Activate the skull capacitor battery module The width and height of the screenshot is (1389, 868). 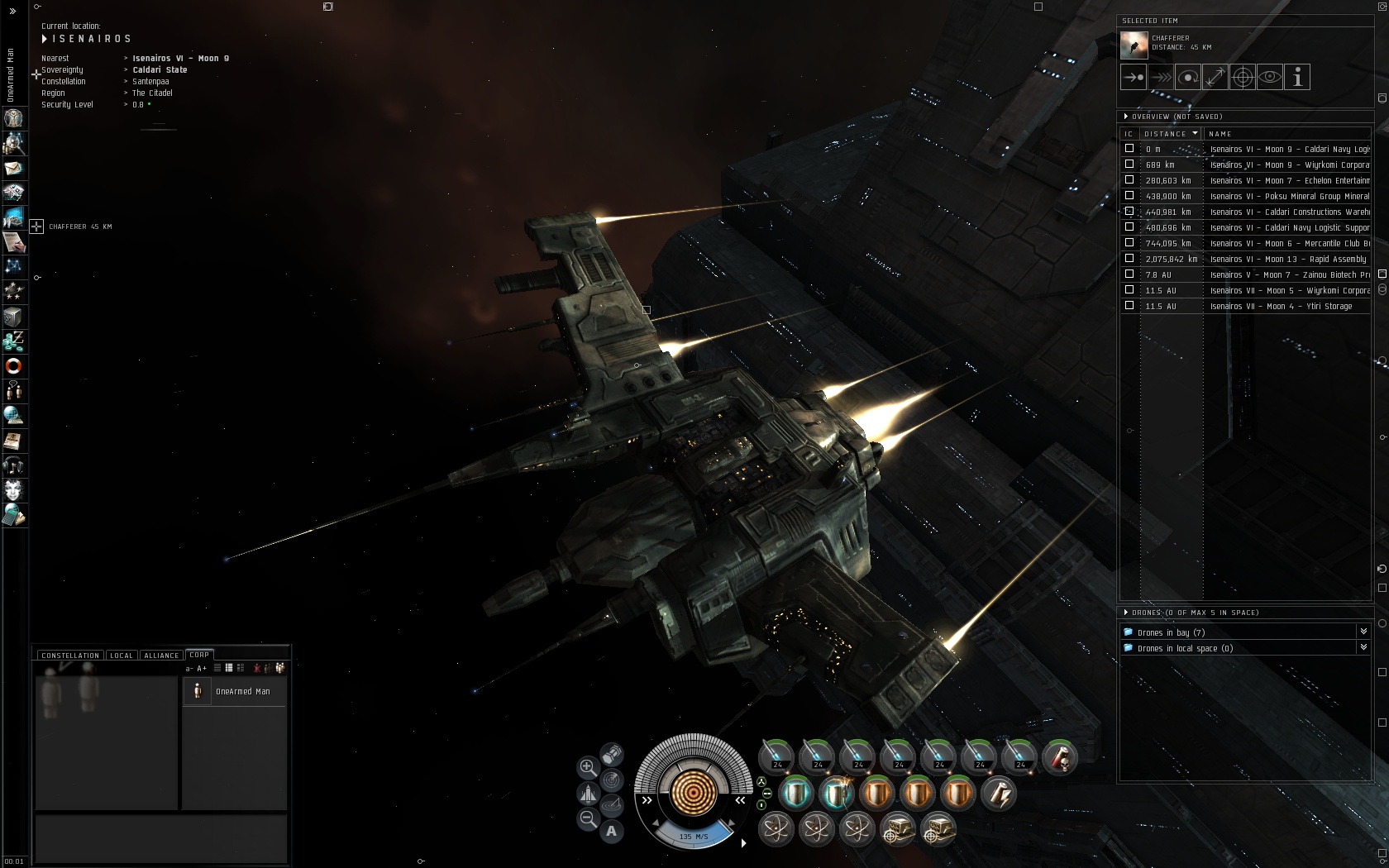[x=1059, y=757]
